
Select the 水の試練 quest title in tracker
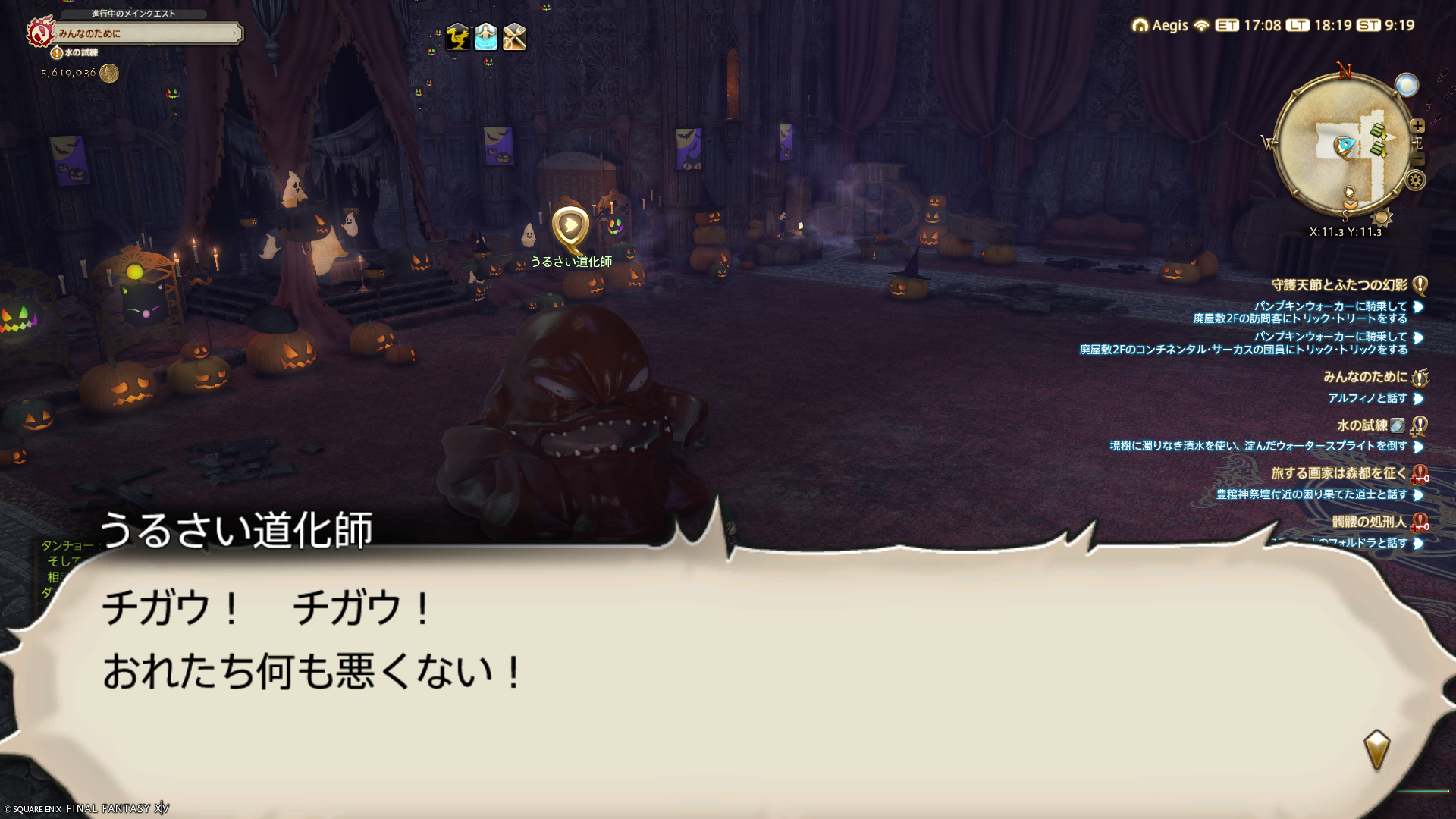[x=1362, y=425]
